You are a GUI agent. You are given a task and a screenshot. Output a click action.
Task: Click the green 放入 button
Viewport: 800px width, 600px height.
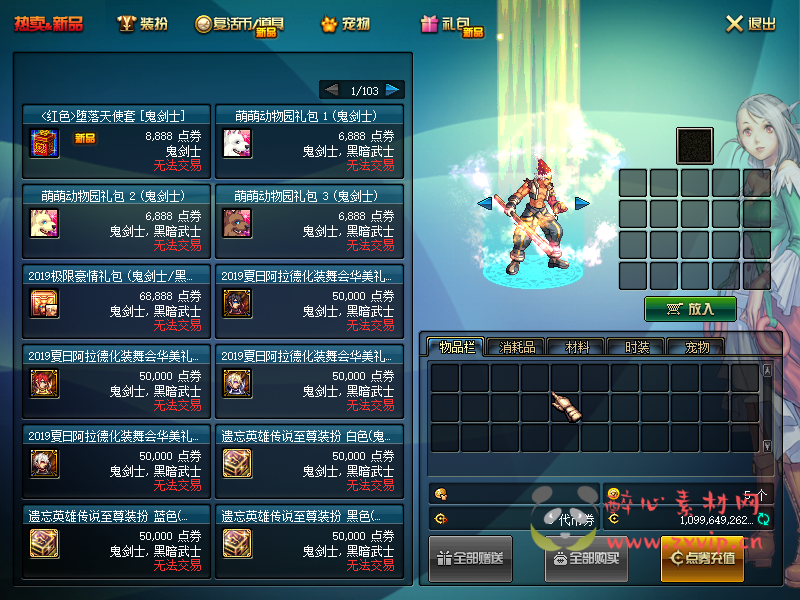click(x=690, y=309)
